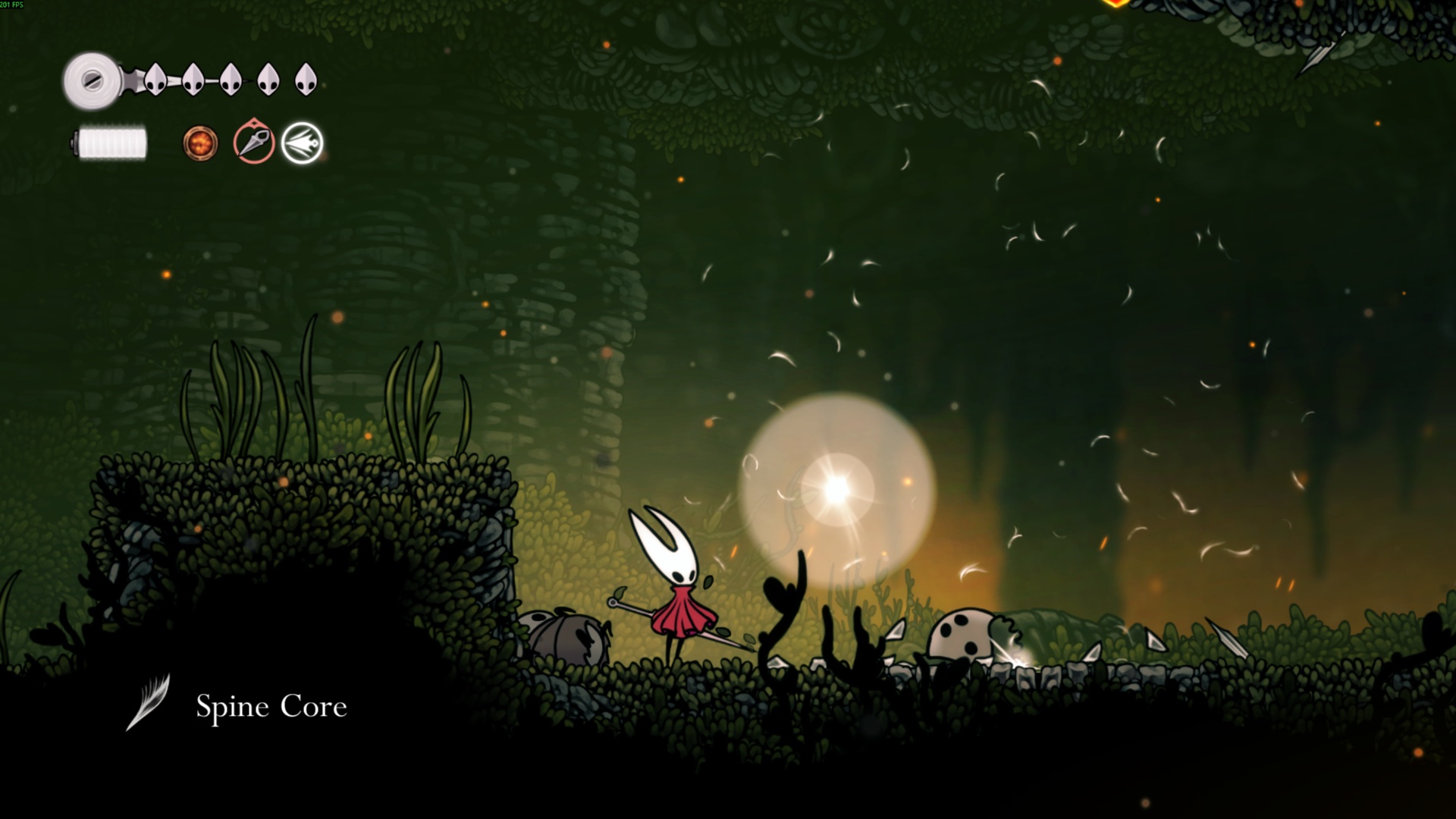Click the glowing orange orb icon
Viewport: 1456px width, 819px height.
200,143
